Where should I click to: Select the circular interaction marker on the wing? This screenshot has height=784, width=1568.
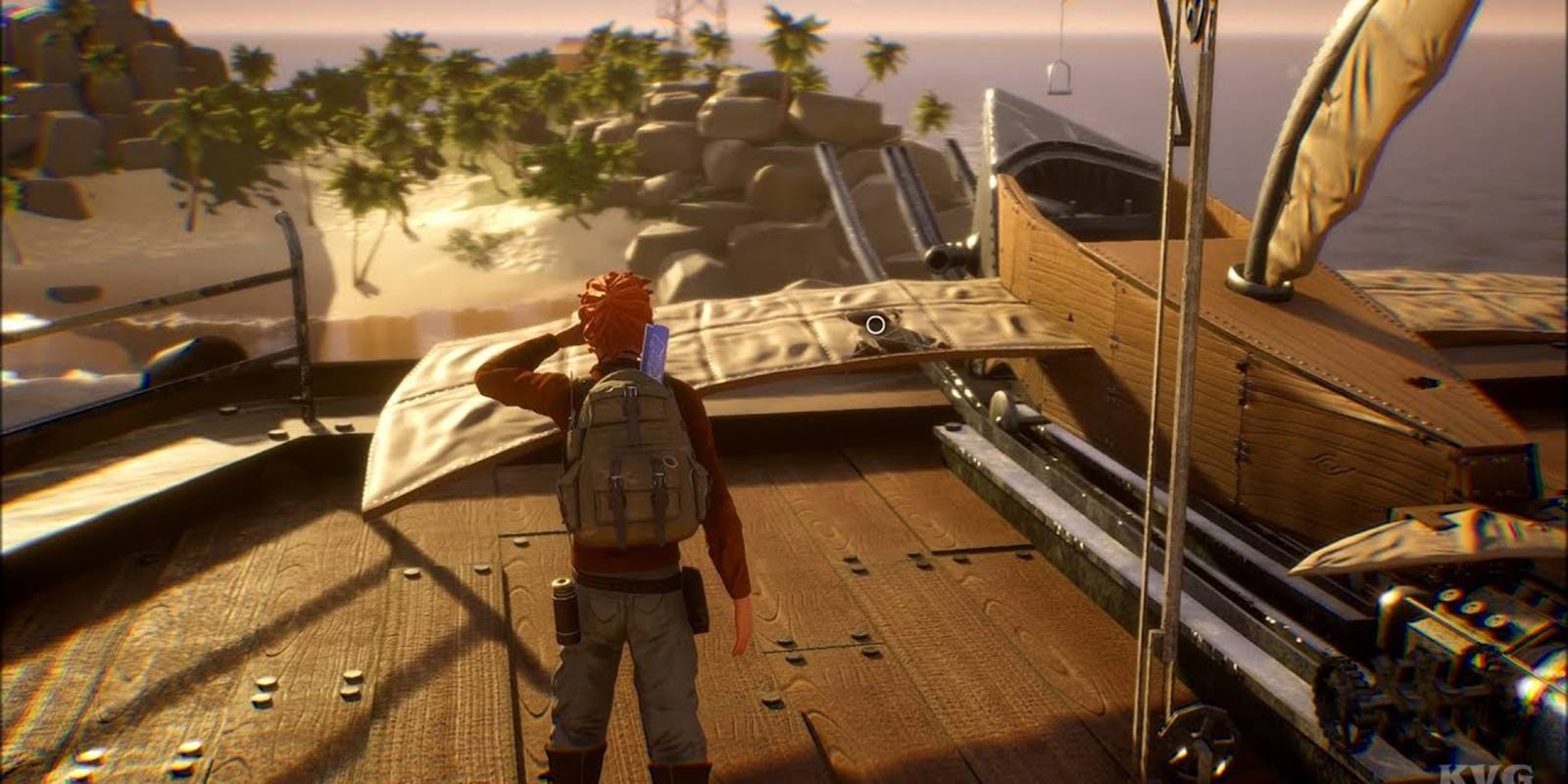click(876, 322)
